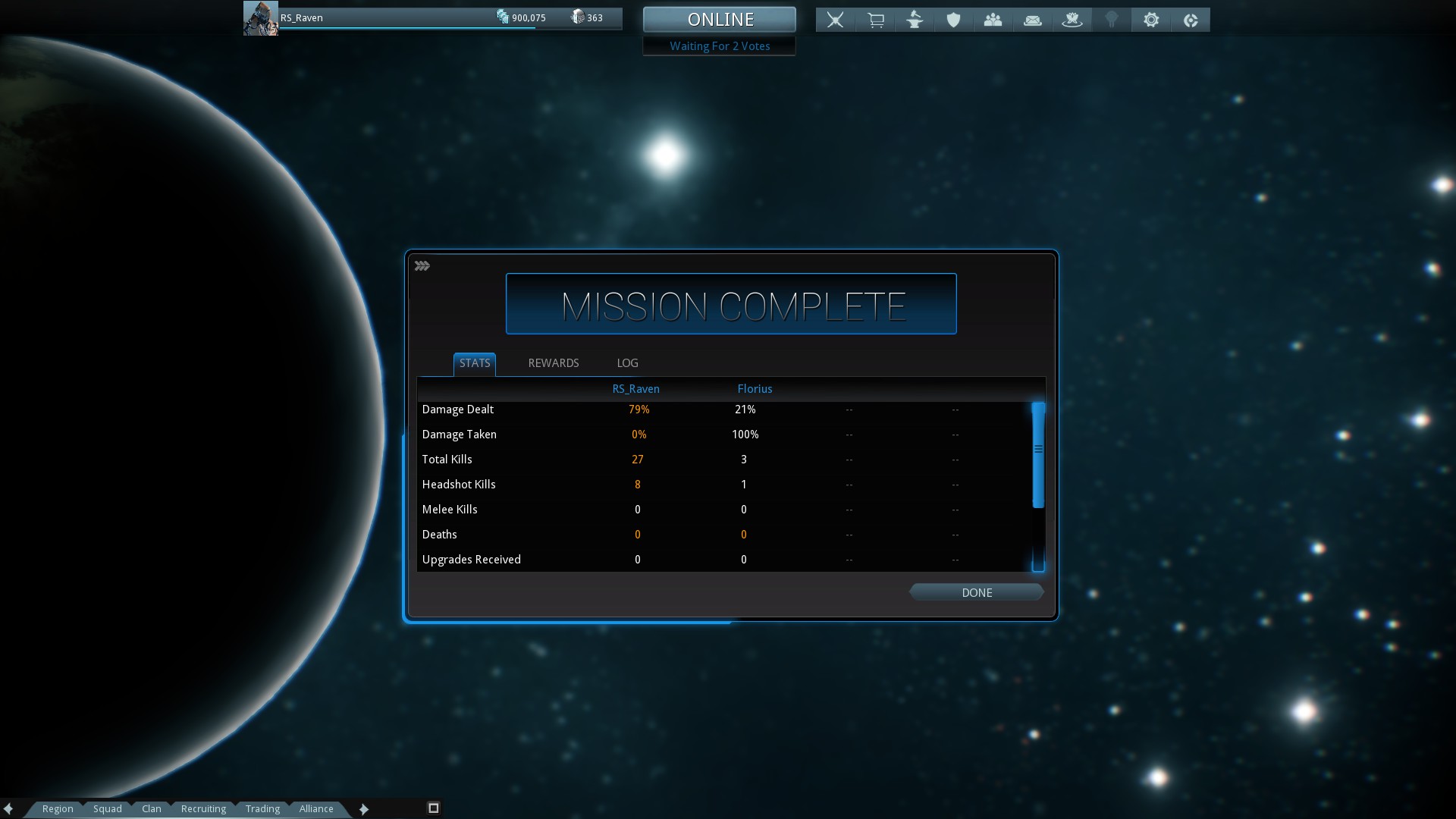The image size is (1456, 819).
Task: Open the Recruiting chat tab
Action: 203,809
